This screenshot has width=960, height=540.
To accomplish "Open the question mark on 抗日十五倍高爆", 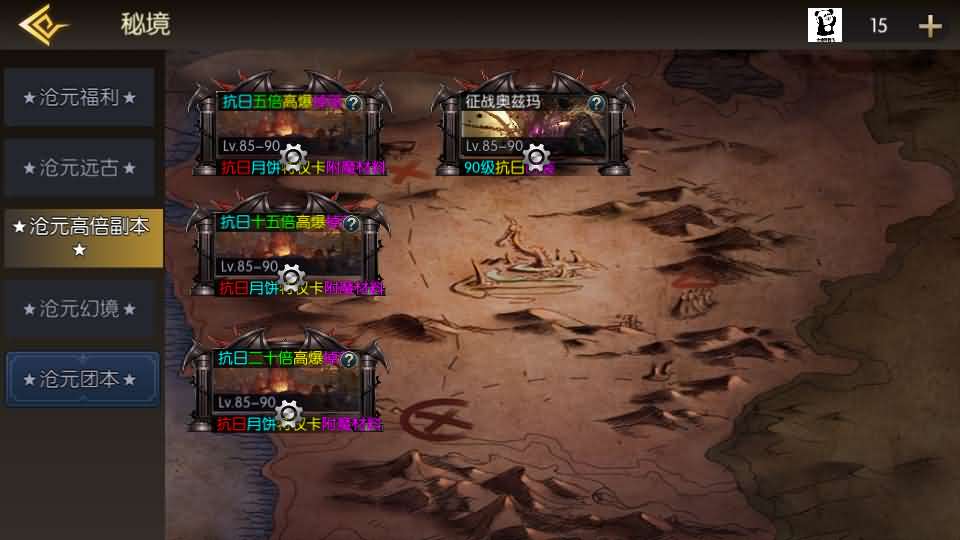I will [x=351, y=224].
